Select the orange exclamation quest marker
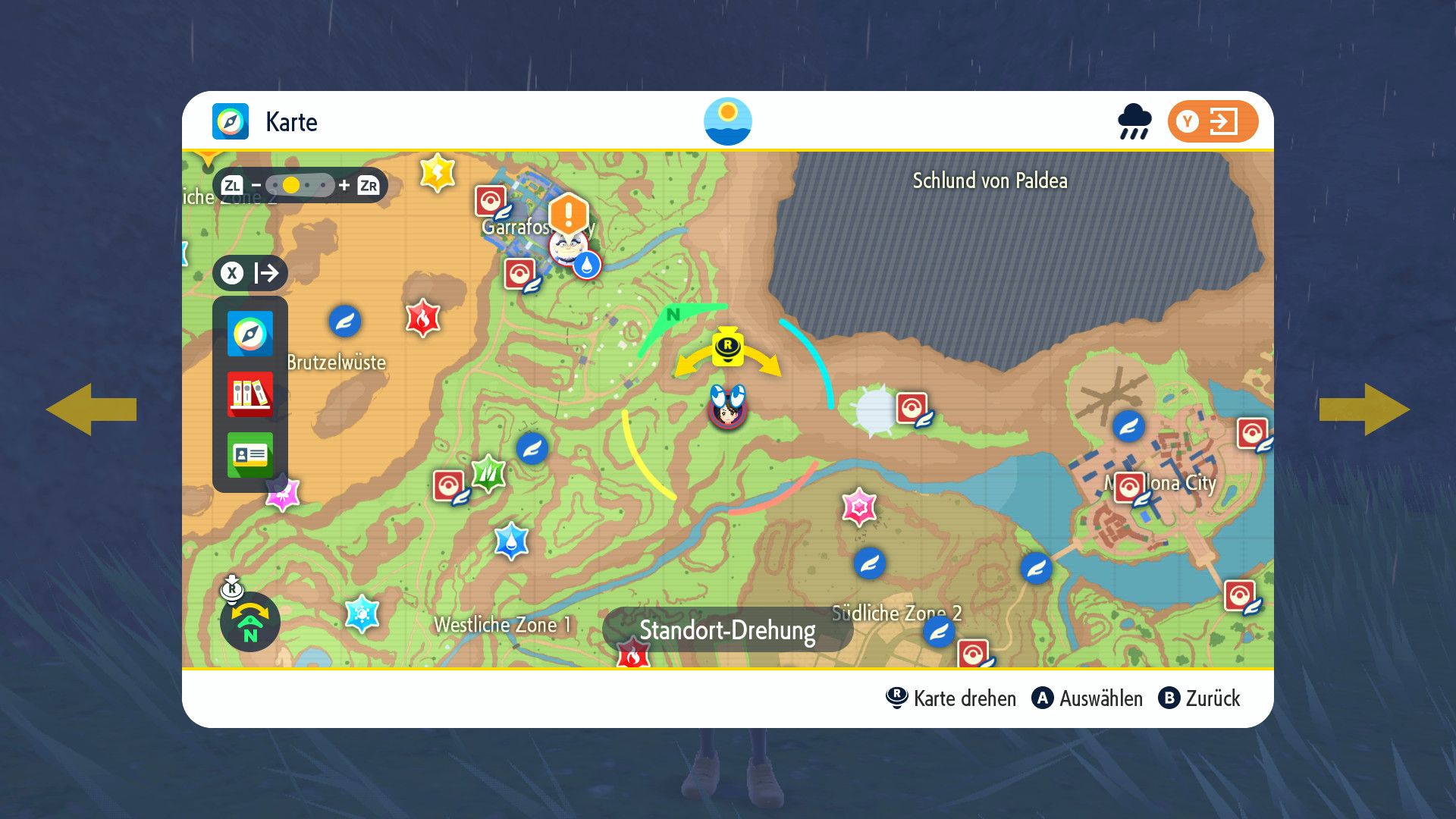Viewport: 1456px width, 819px height. point(568,214)
